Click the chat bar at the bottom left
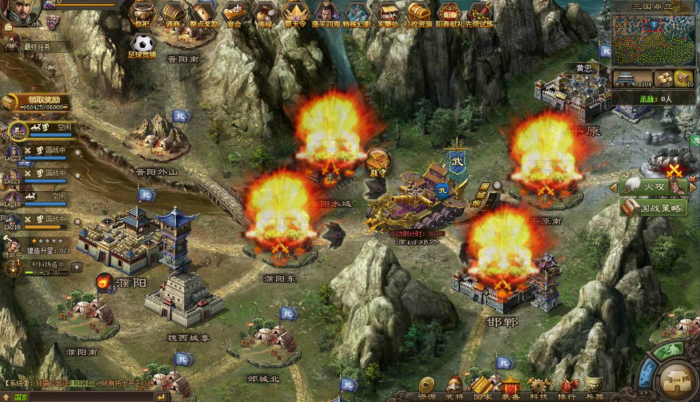The height and width of the screenshot is (402, 700). (x=60, y=397)
